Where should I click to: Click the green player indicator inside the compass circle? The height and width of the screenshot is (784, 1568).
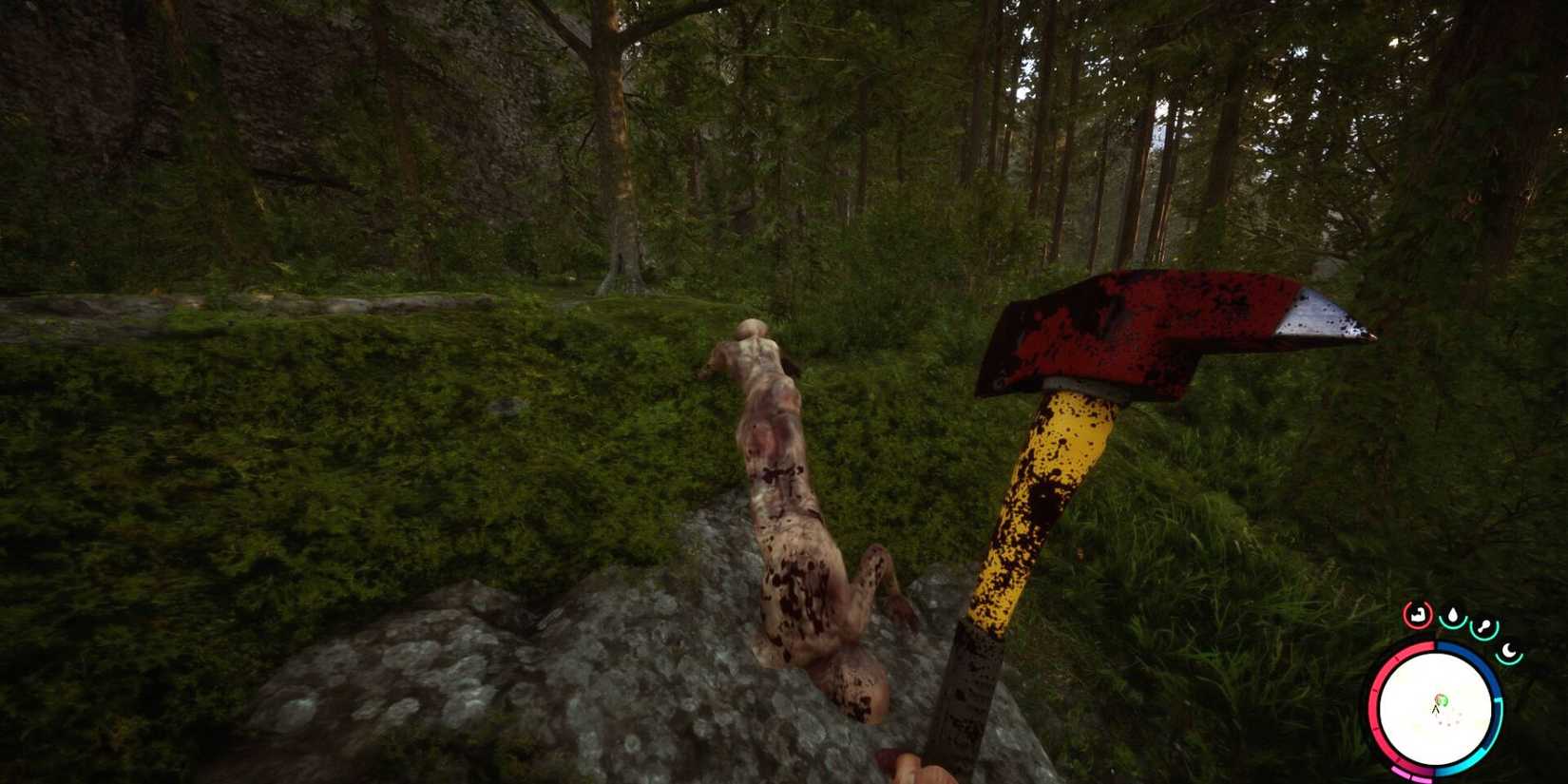point(1442,700)
